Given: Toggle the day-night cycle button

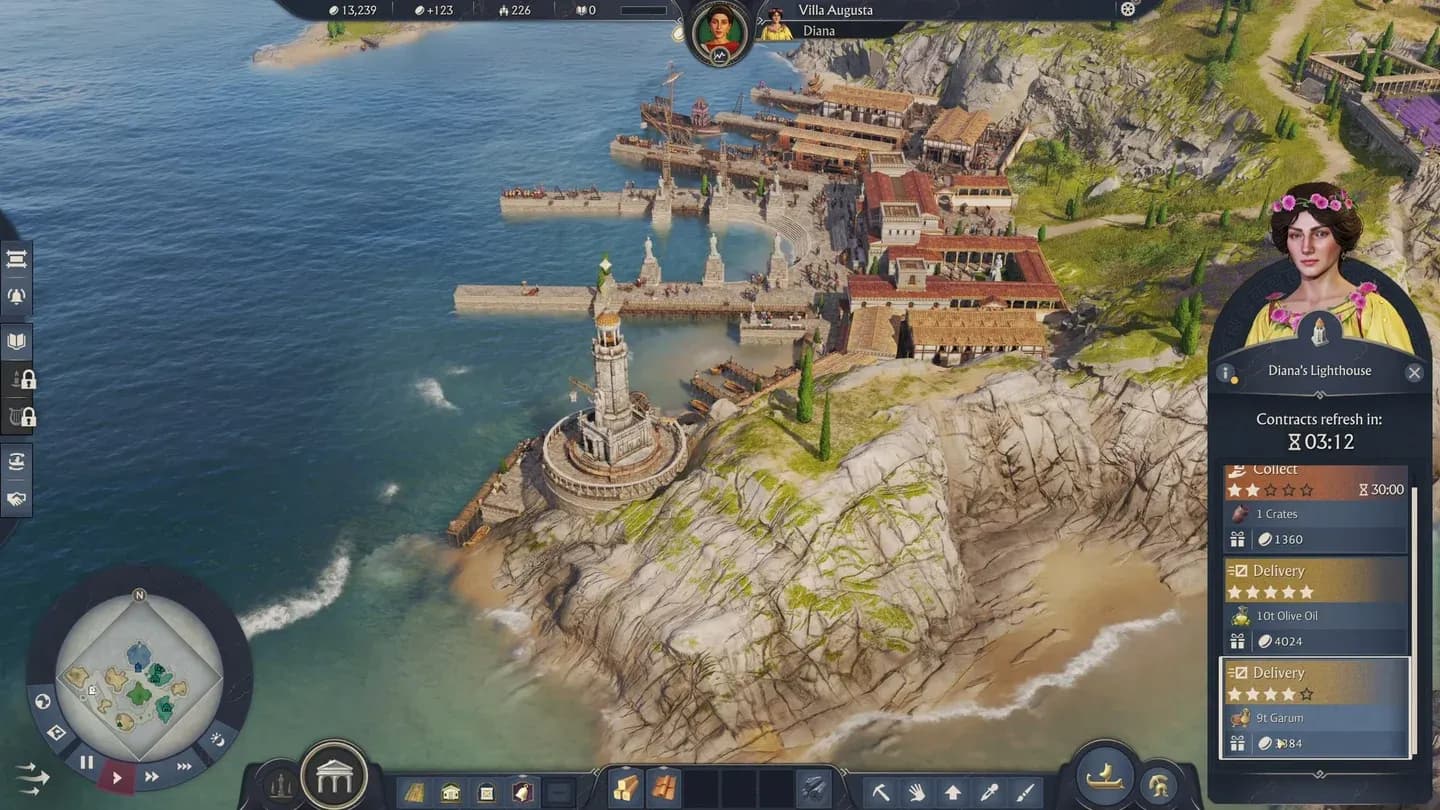Looking at the screenshot, I should pyautogui.click(x=218, y=741).
